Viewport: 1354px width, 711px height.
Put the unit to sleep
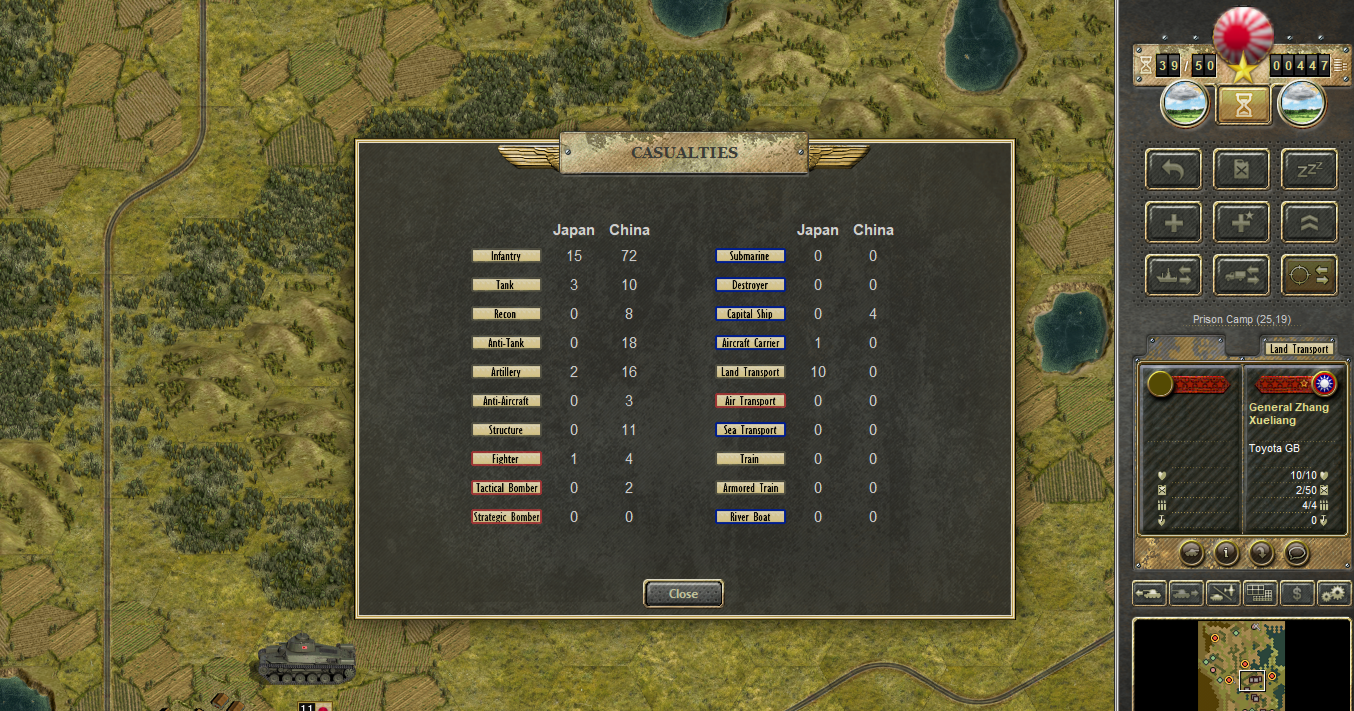pyautogui.click(x=1309, y=170)
